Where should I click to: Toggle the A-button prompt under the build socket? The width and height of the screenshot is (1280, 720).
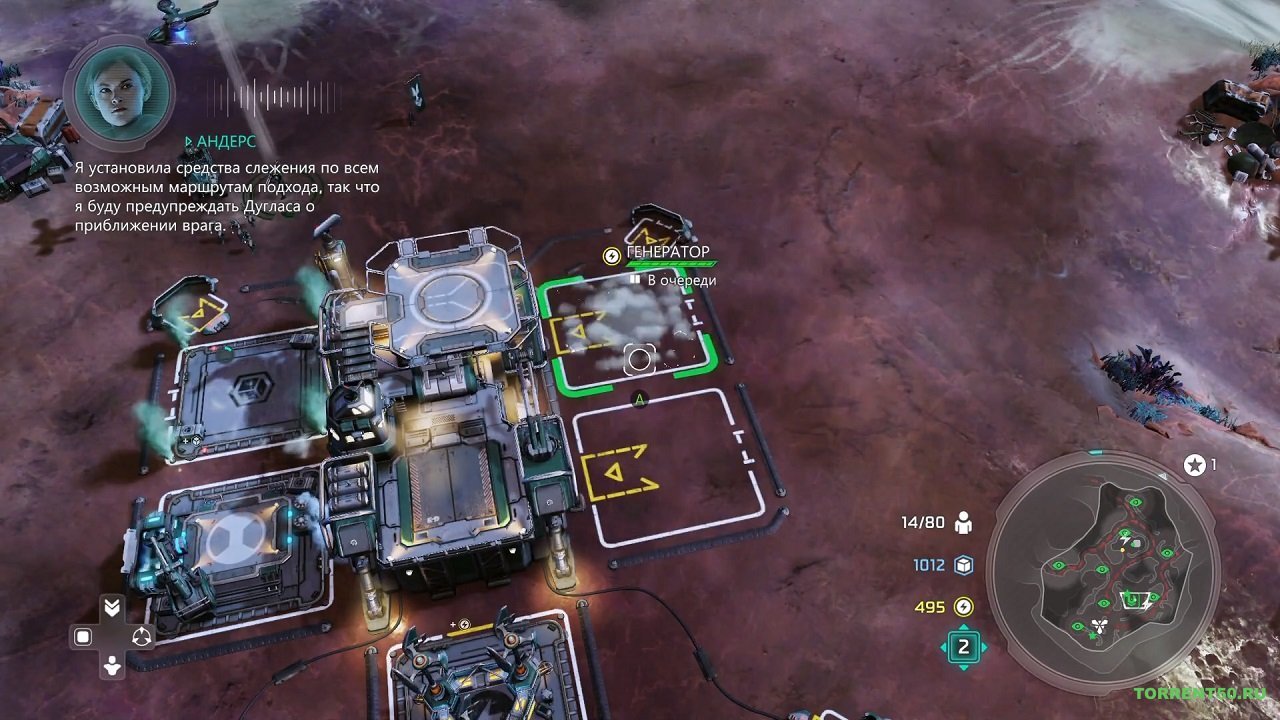(x=639, y=397)
